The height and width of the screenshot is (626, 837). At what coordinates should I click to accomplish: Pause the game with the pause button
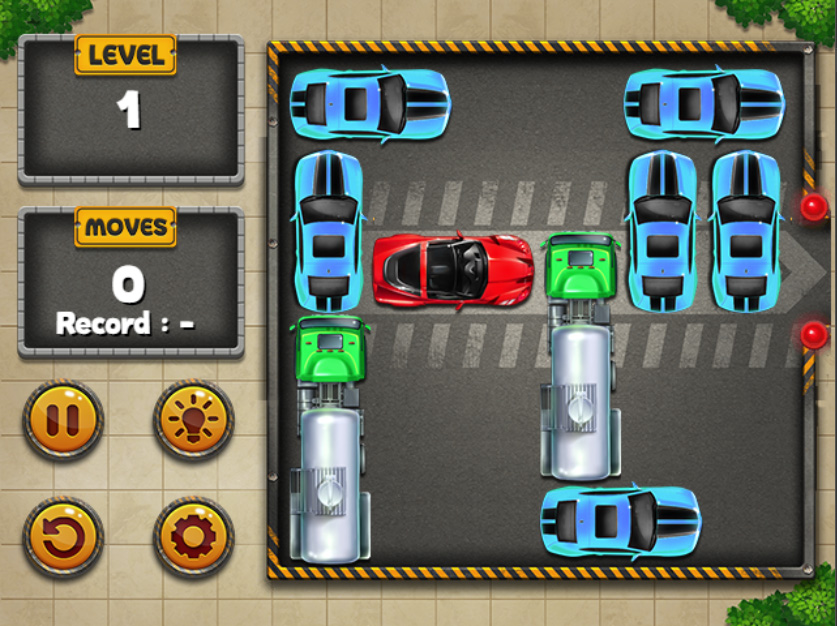click(x=63, y=419)
